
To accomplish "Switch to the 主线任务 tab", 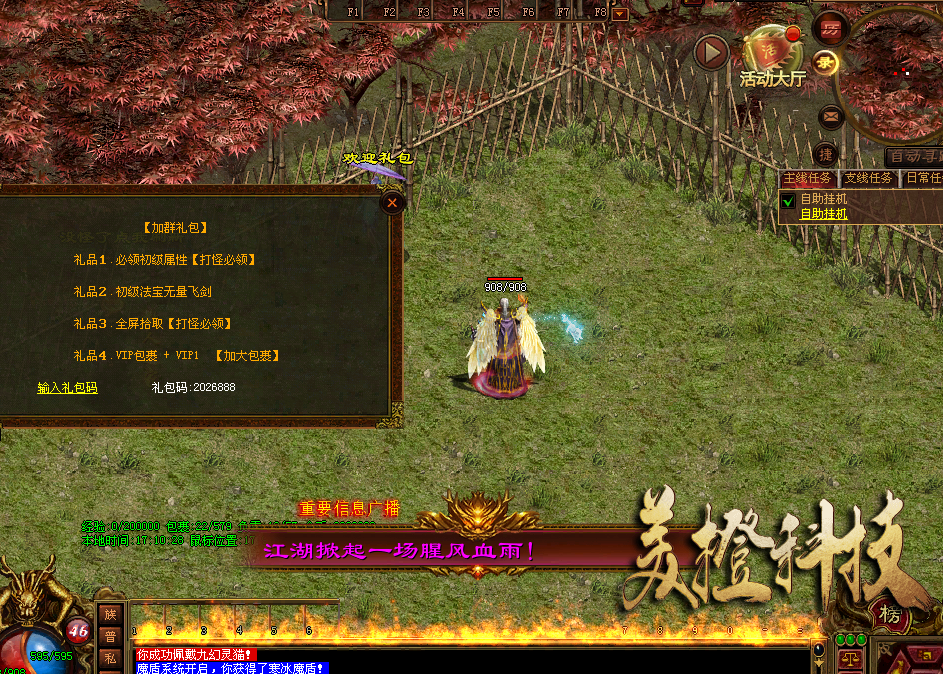I will [808, 179].
